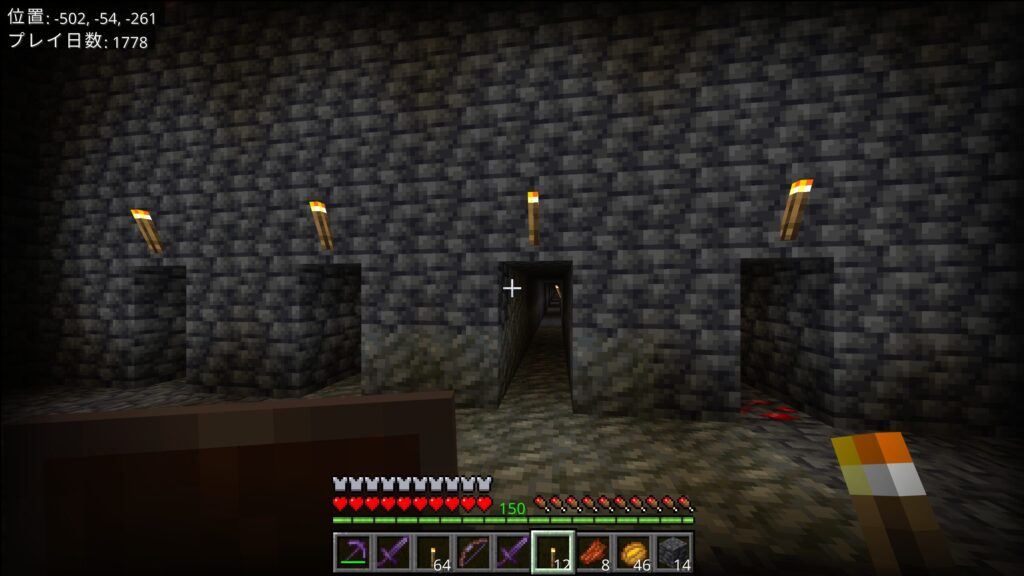Switch to the golden food stack of 46
The image size is (1024, 576).
[632, 552]
